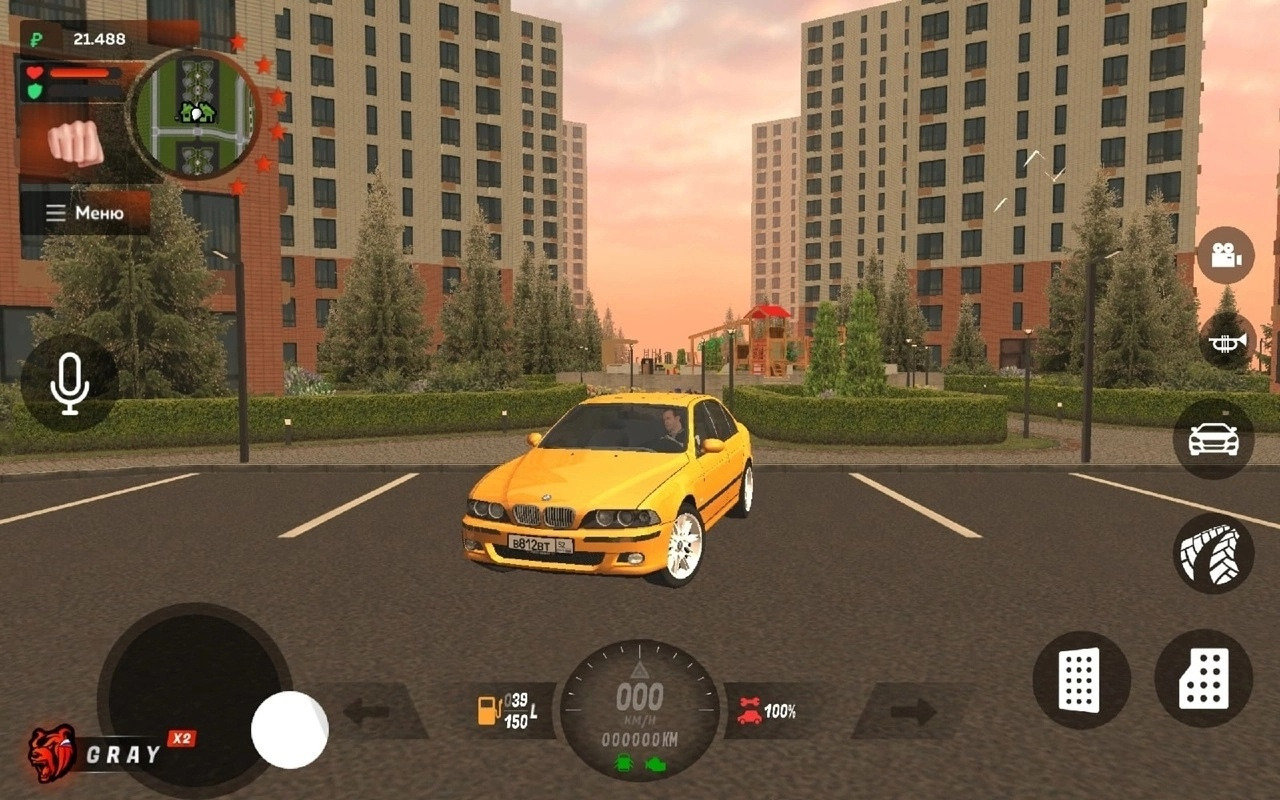The width and height of the screenshot is (1280, 800).
Task: Switch camera view with the camera icon
Action: point(1226,255)
